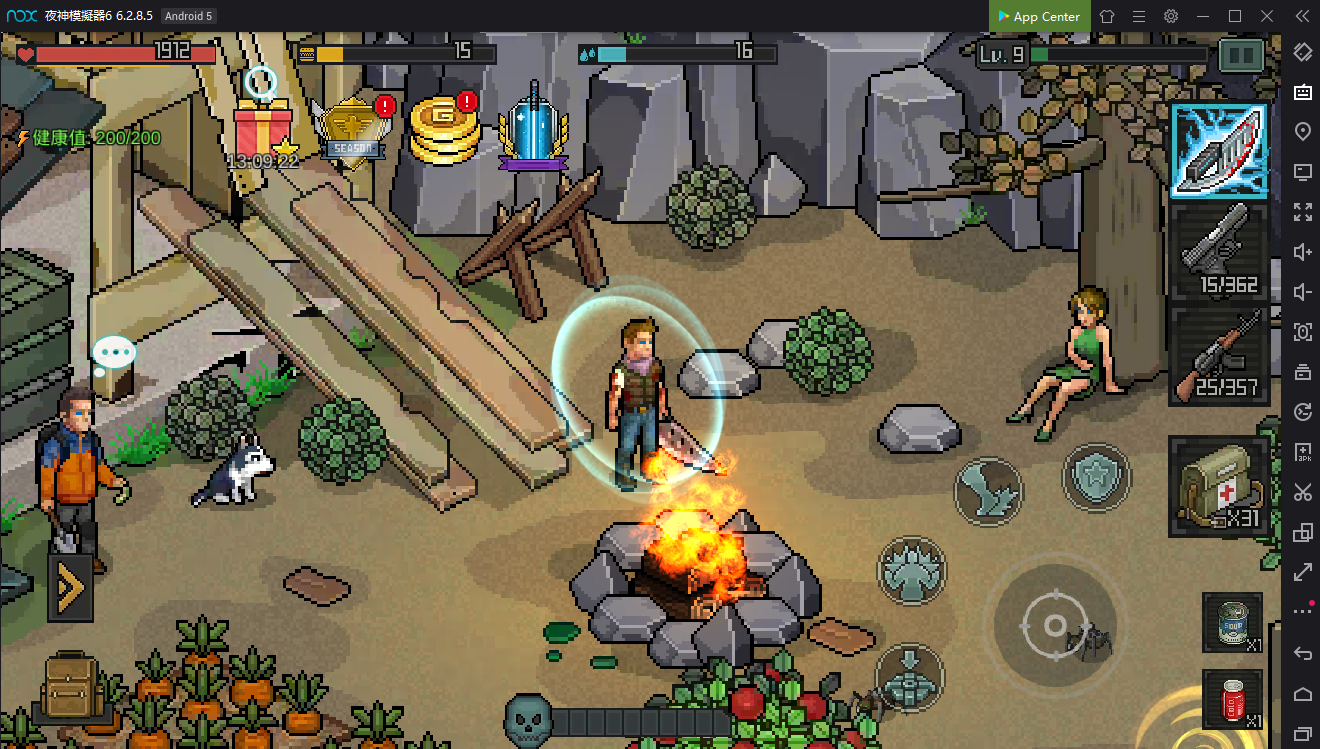Open the blue sword shield emblem
This screenshot has height=749, width=1320.
pyautogui.click(x=534, y=130)
